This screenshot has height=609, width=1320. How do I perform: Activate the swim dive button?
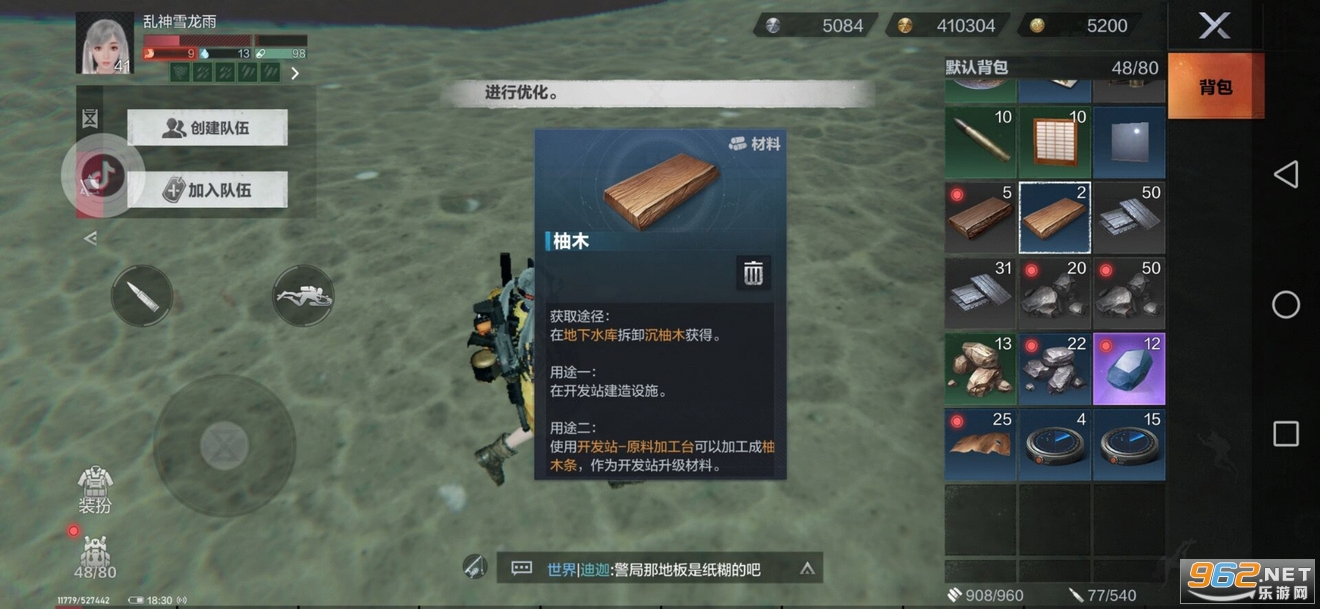(303, 295)
